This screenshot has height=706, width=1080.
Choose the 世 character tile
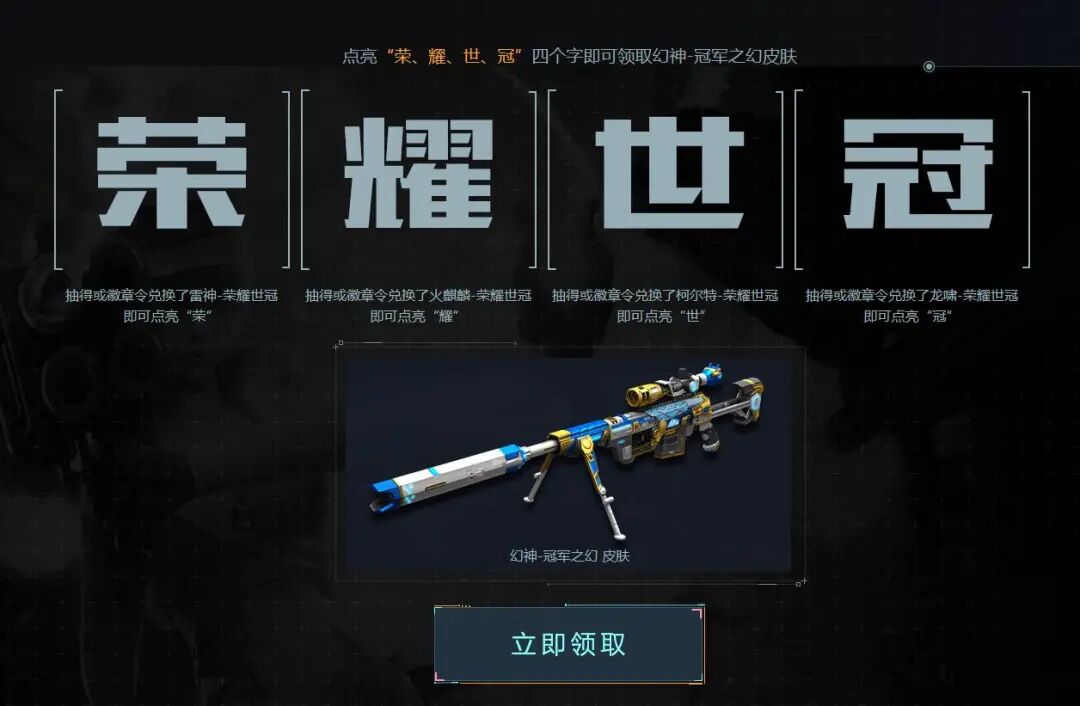[x=666, y=176]
